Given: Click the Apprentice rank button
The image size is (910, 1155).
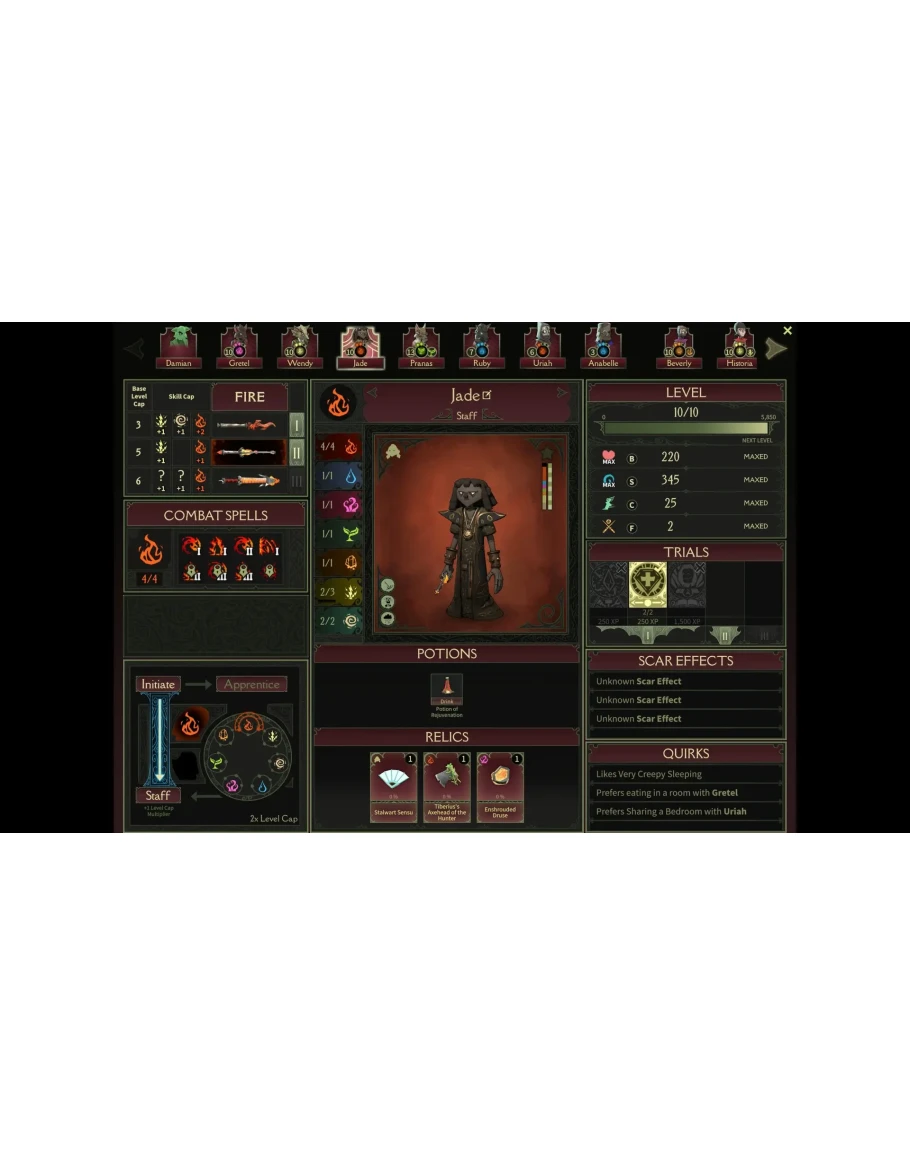Looking at the screenshot, I should 251,685.
